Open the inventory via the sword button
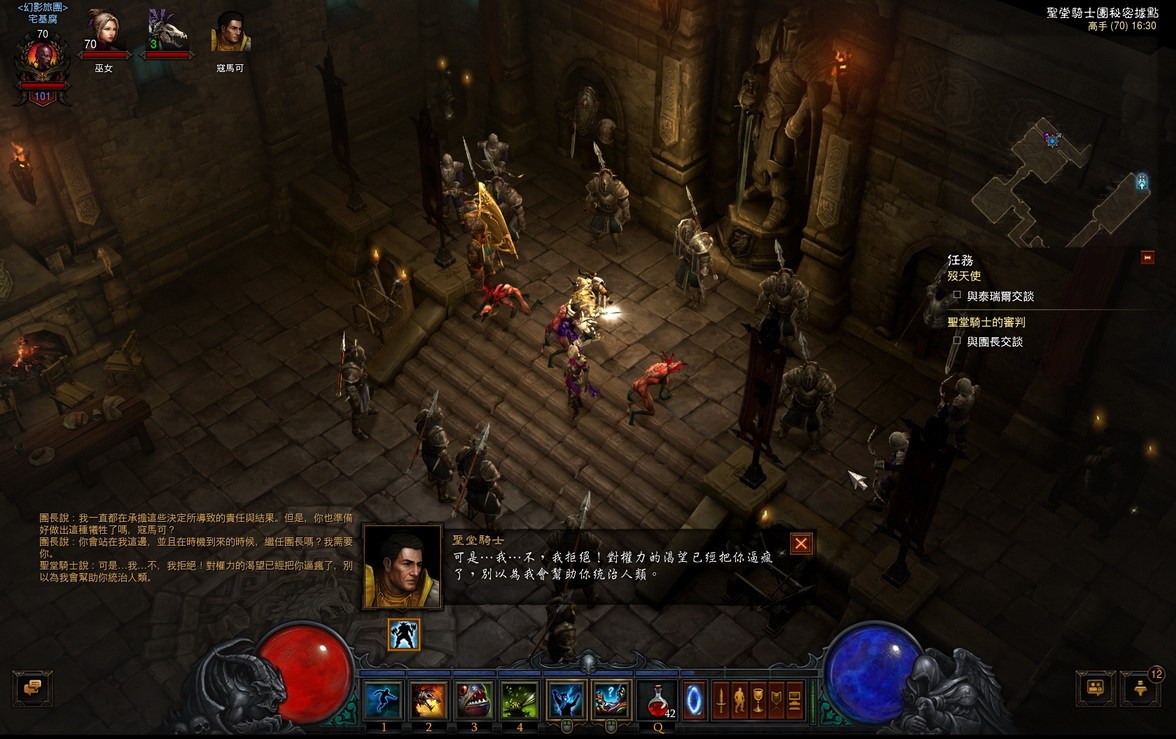This screenshot has height=739, width=1176. 720,699
